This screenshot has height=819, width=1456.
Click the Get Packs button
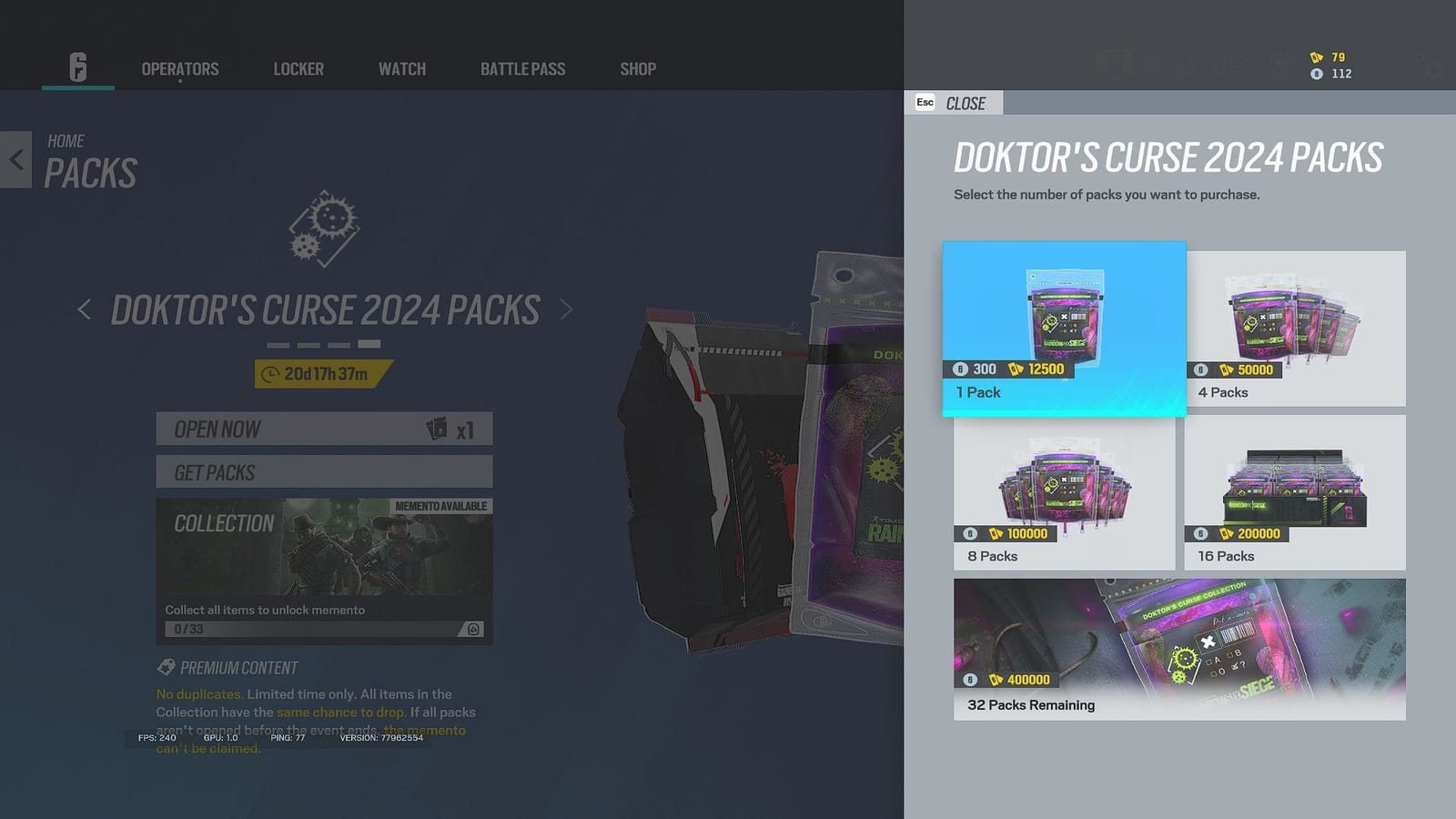[x=323, y=472]
